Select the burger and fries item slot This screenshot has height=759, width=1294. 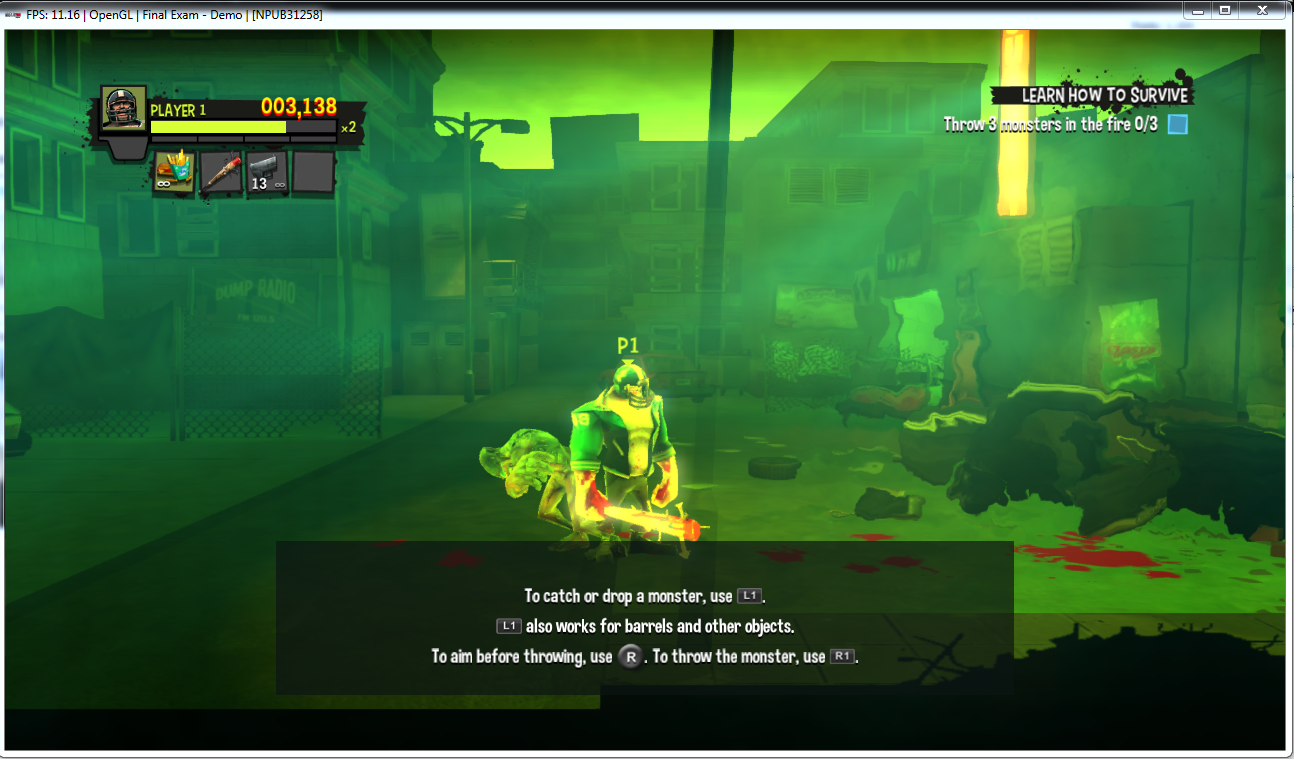[x=173, y=172]
